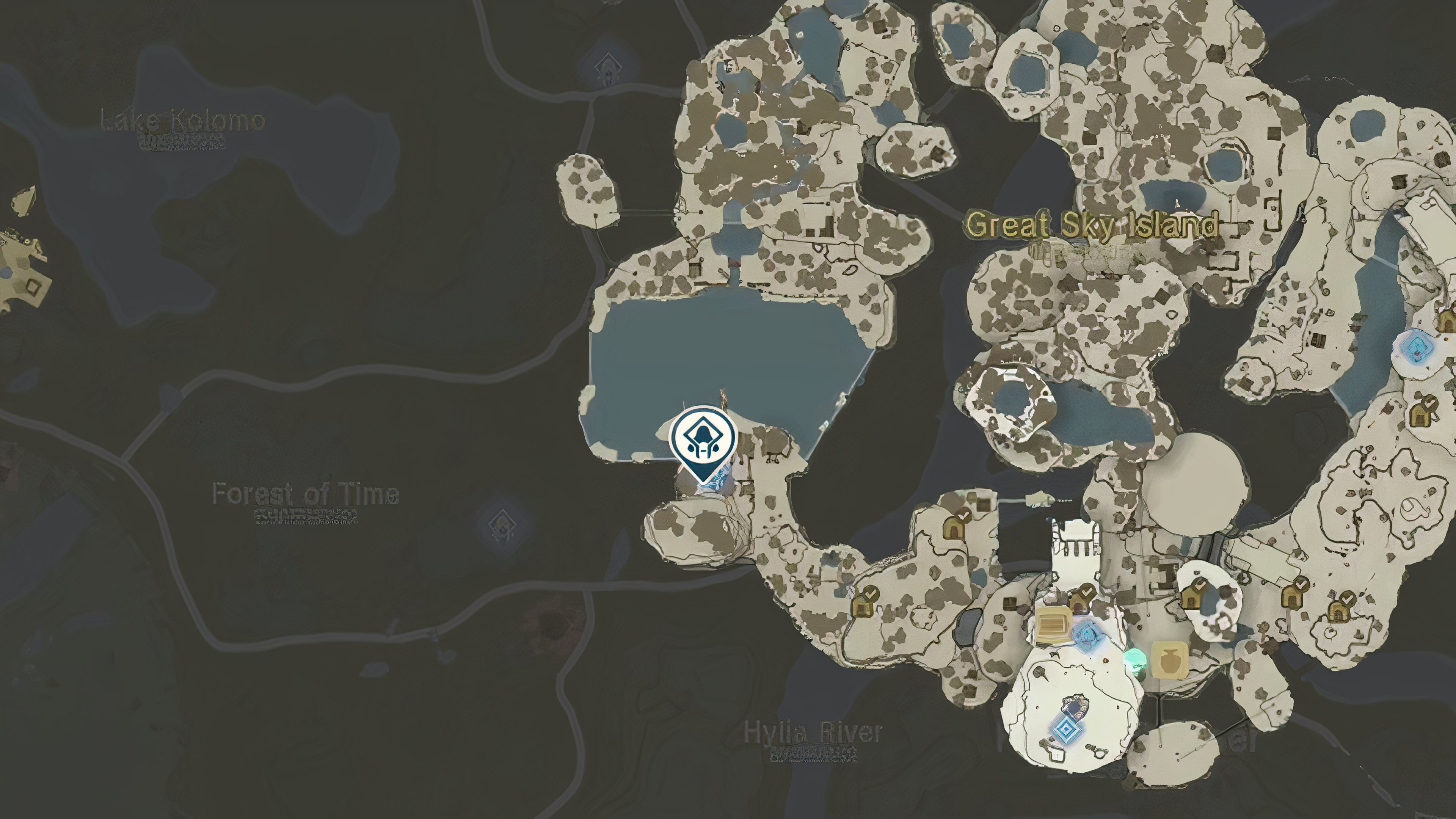Click the blue diamond shrine emblem on the lower island
The width and height of the screenshot is (1456, 819).
(1068, 730)
